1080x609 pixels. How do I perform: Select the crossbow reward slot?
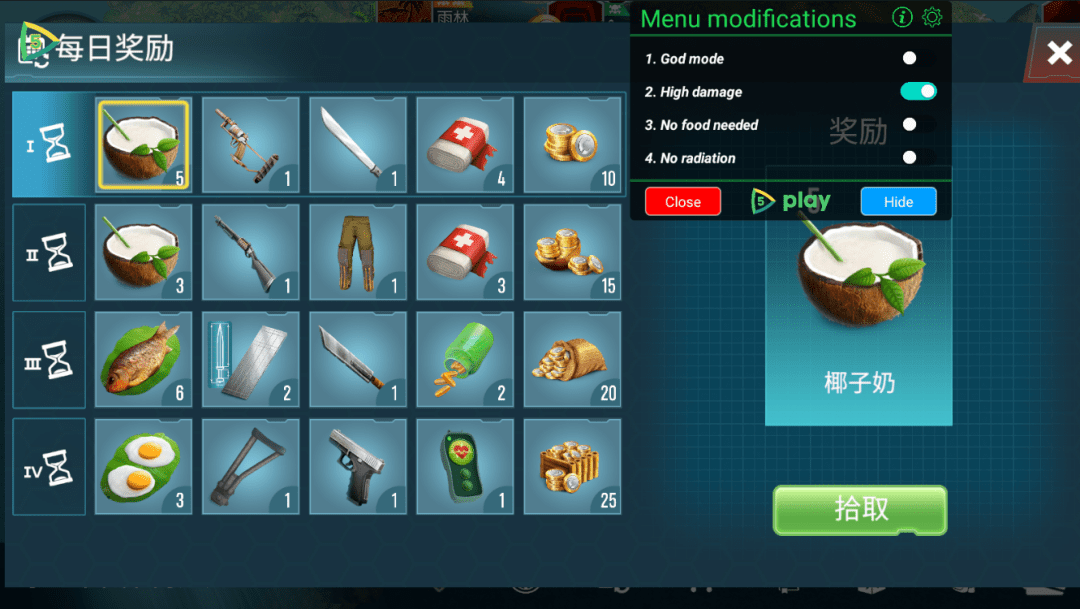[250, 145]
